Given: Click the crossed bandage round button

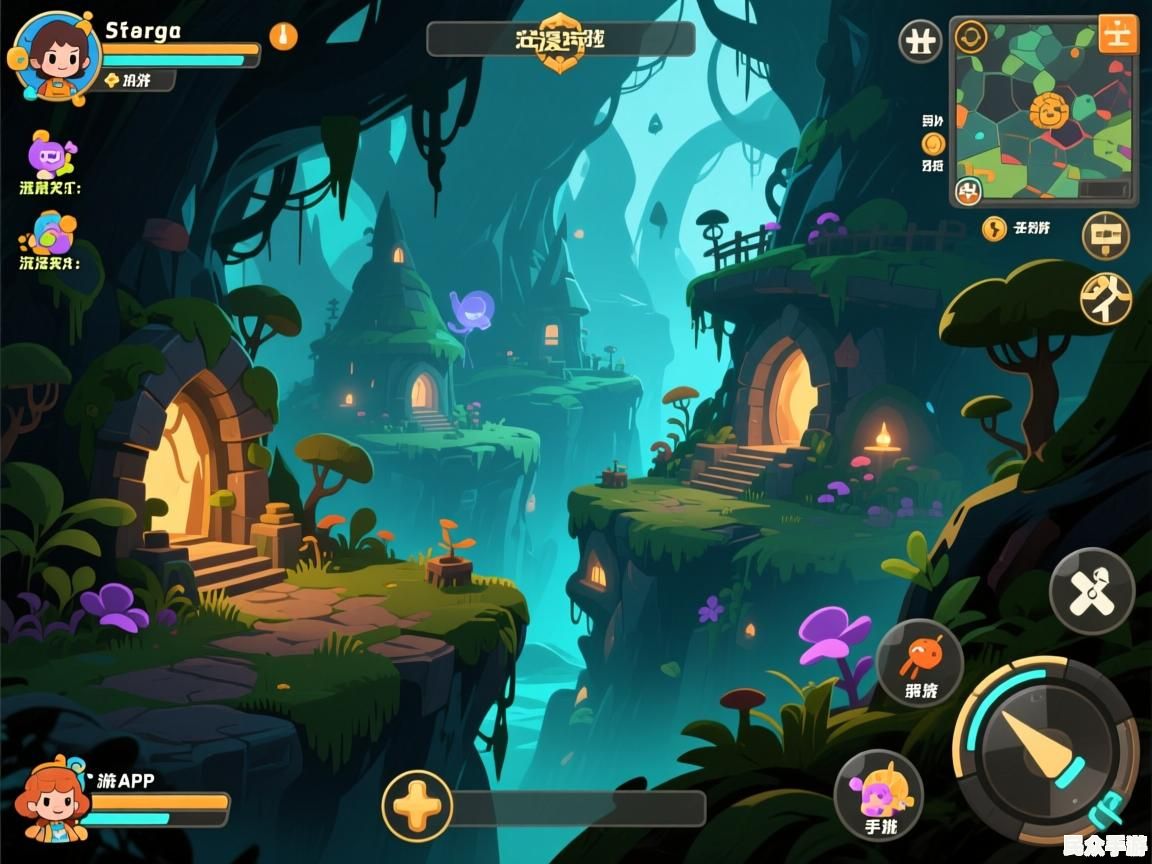Looking at the screenshot, I should pyautogui.click(x=1091, y=591).
